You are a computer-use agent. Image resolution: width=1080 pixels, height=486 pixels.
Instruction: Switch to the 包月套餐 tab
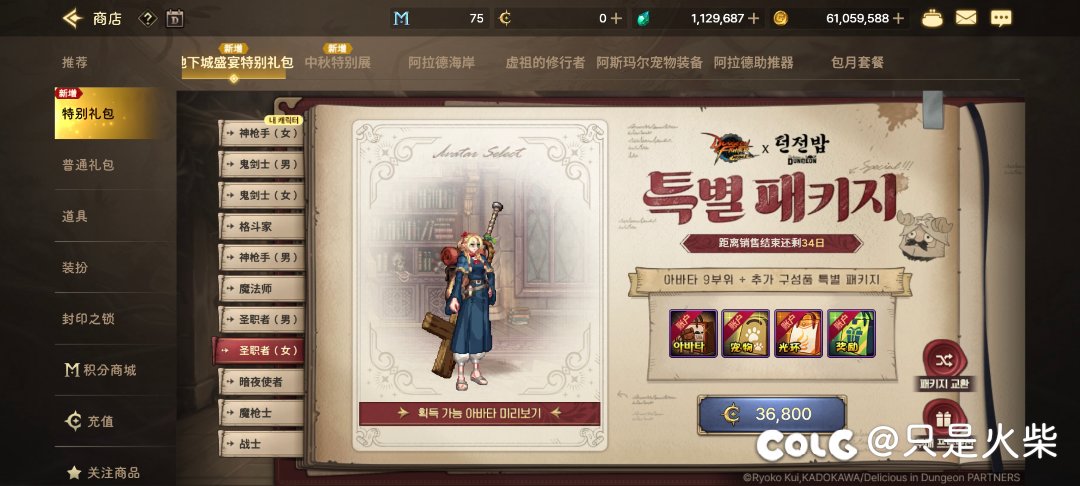(x=857, y=62)
